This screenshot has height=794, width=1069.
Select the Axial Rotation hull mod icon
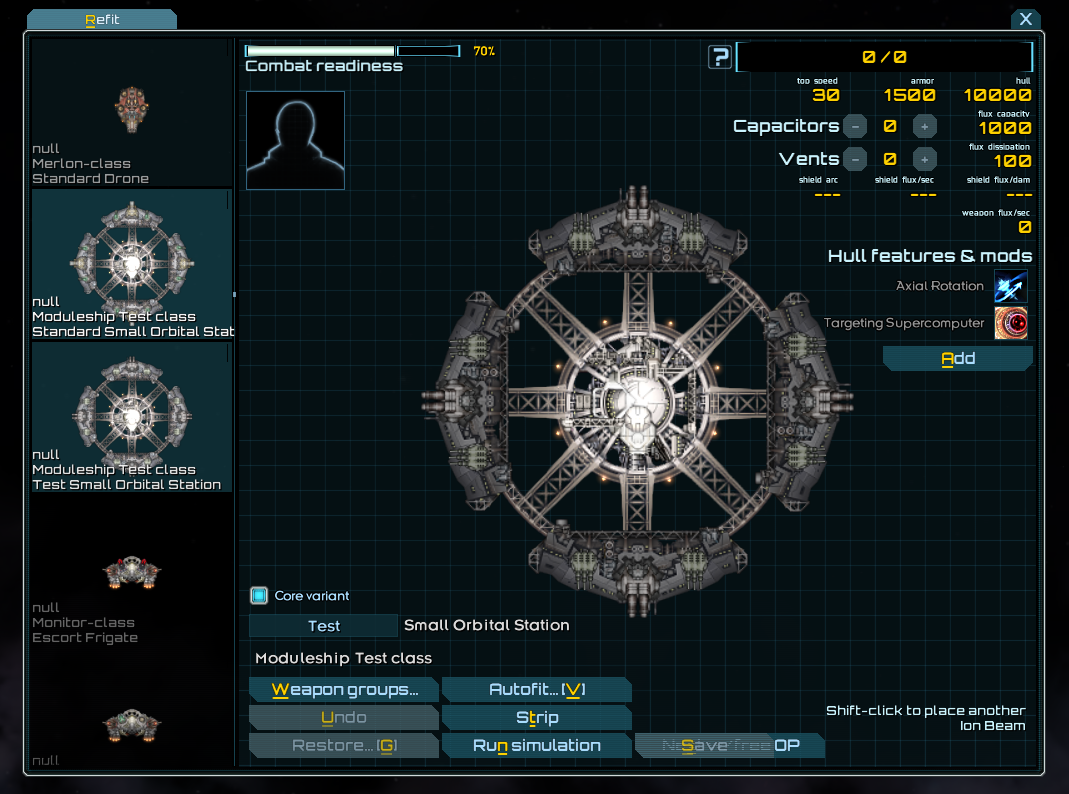coord(1010,287)
